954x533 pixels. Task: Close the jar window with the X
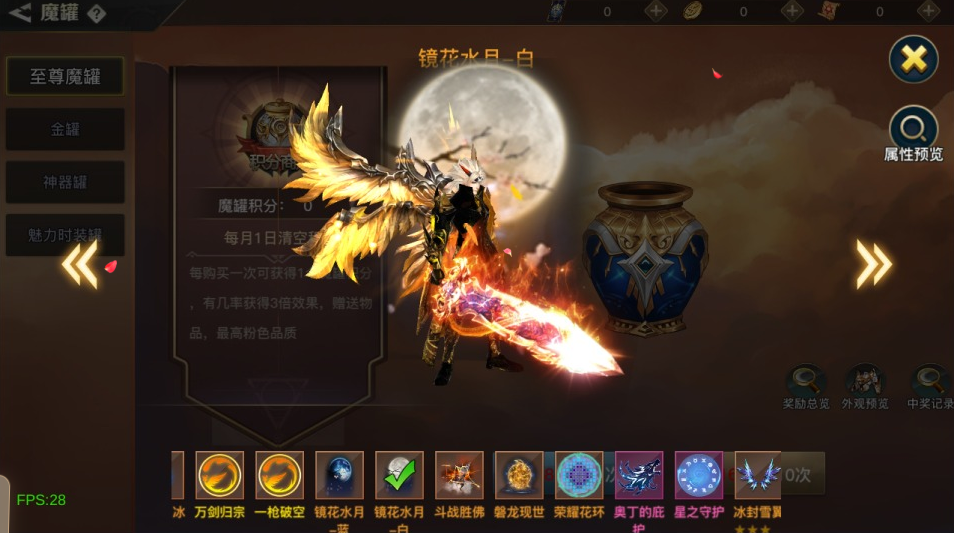(x=913, y=59)
